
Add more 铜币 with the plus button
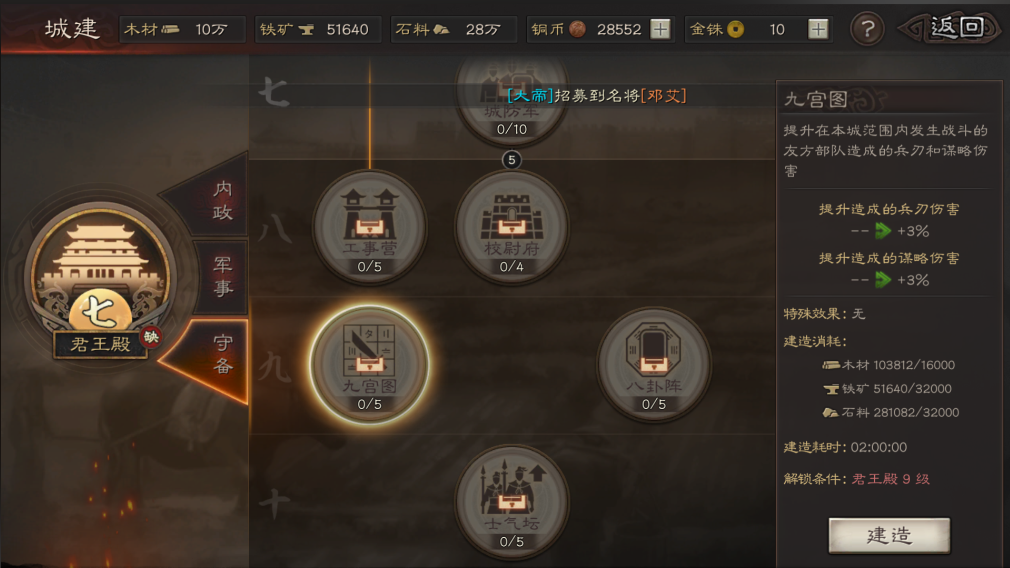(x=660, y=29)
